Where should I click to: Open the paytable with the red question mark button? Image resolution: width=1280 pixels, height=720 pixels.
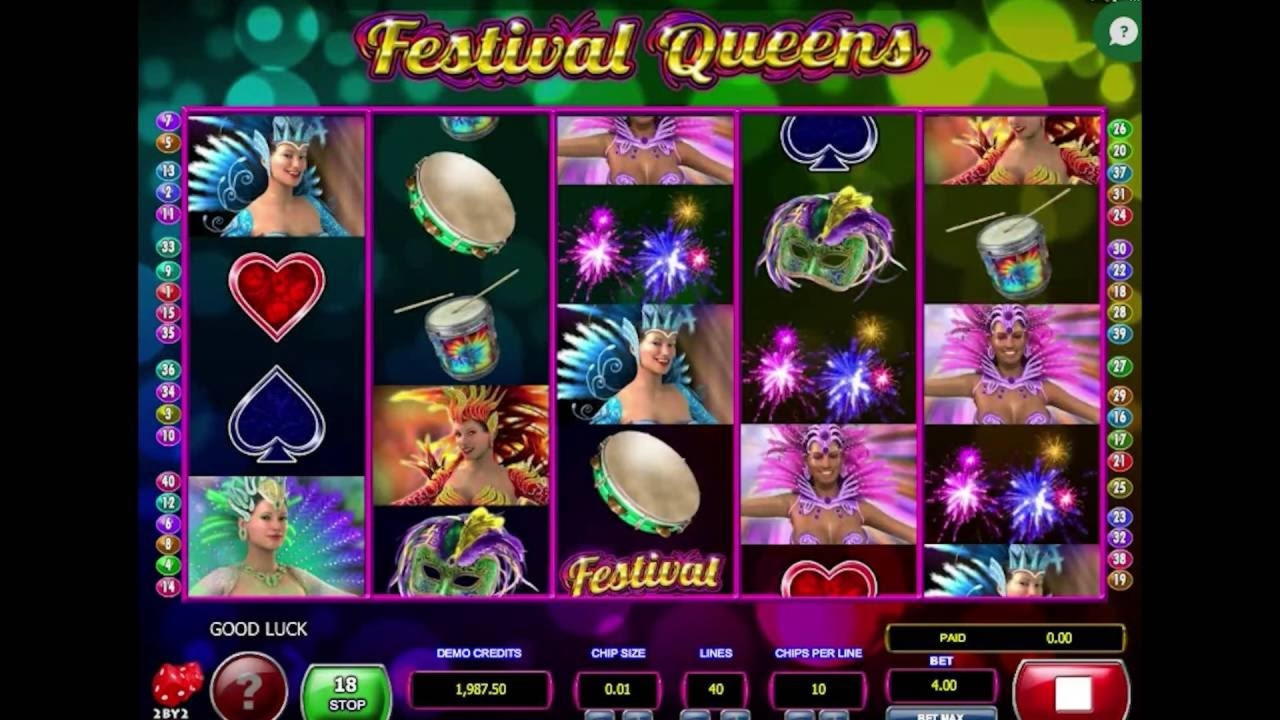[248, 688]
